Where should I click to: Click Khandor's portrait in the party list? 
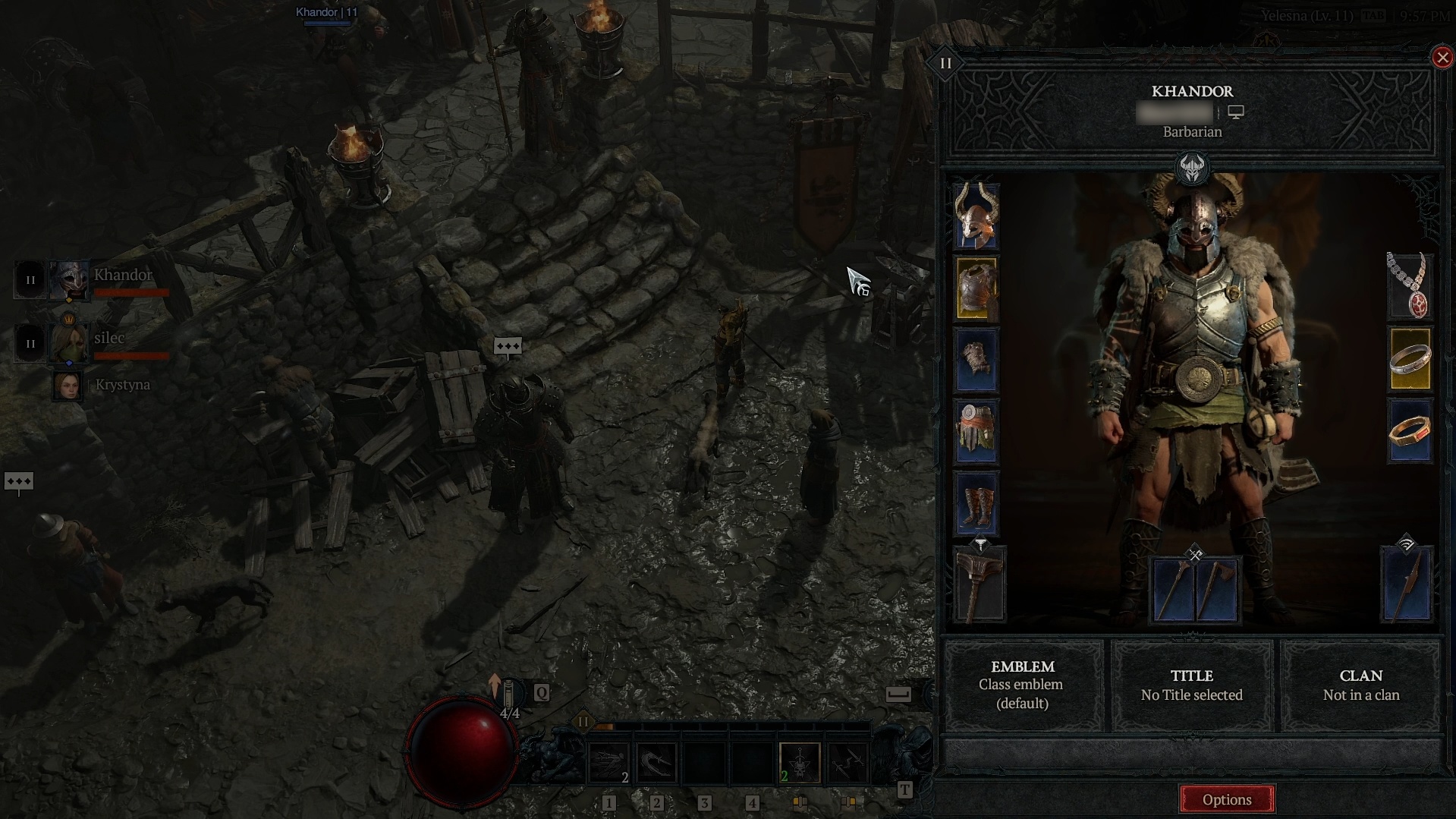[68, 280]
